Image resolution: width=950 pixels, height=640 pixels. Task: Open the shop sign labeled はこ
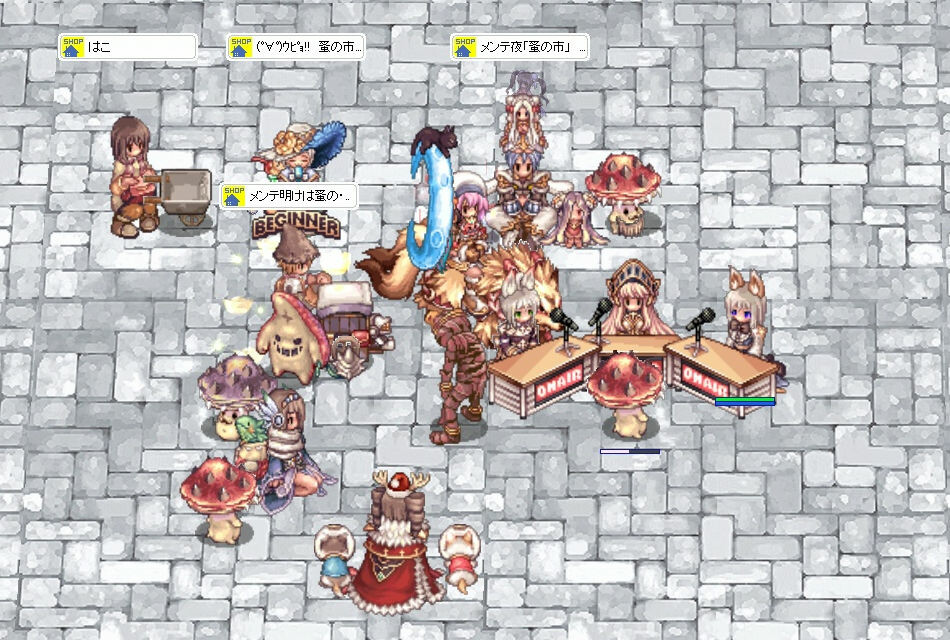point(127,47)
